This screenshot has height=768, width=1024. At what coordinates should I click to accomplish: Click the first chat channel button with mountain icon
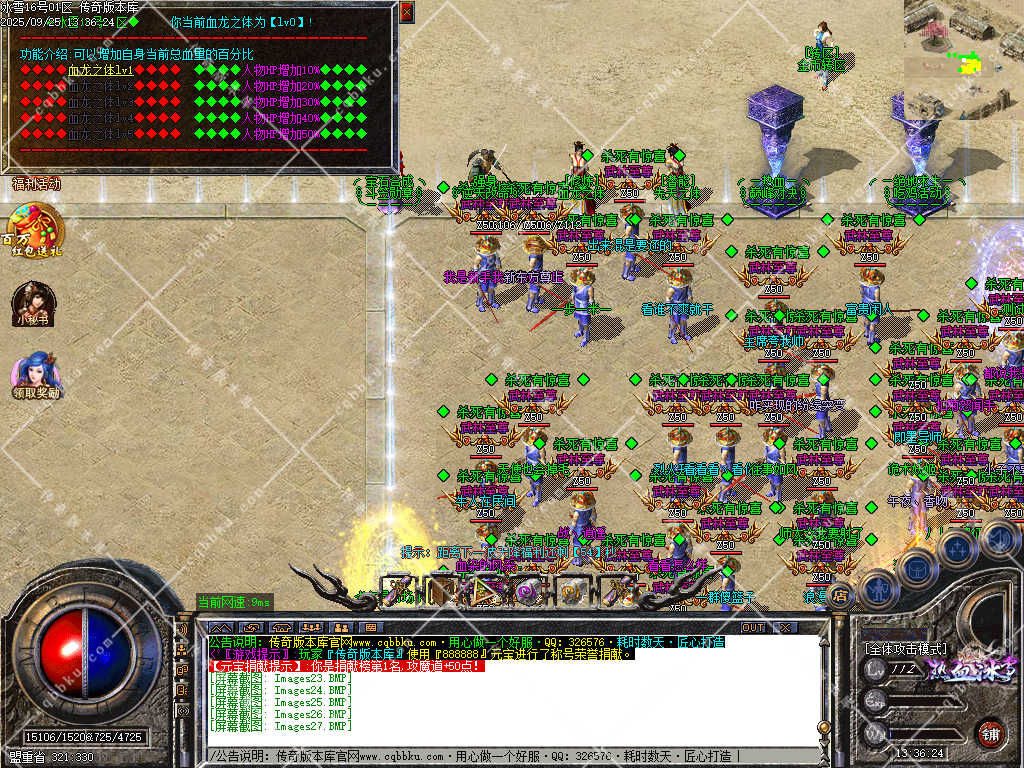(220, 627)
